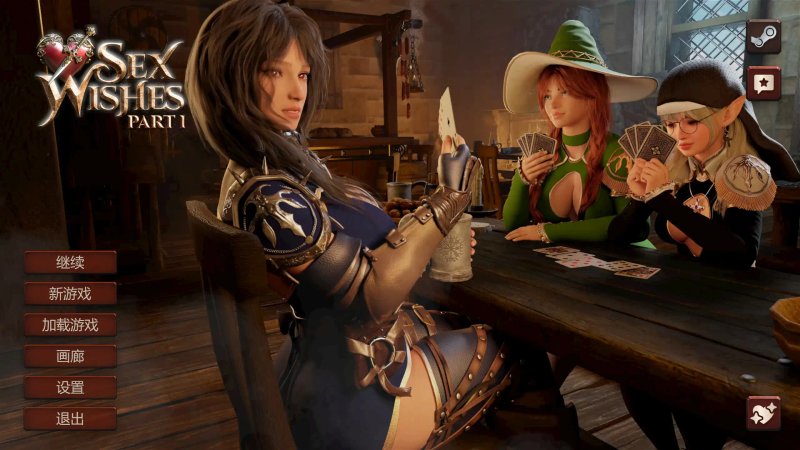Open the 加载游戏 load game menu
The width and height of the screenshot is (800, 450).
[70, 325]
